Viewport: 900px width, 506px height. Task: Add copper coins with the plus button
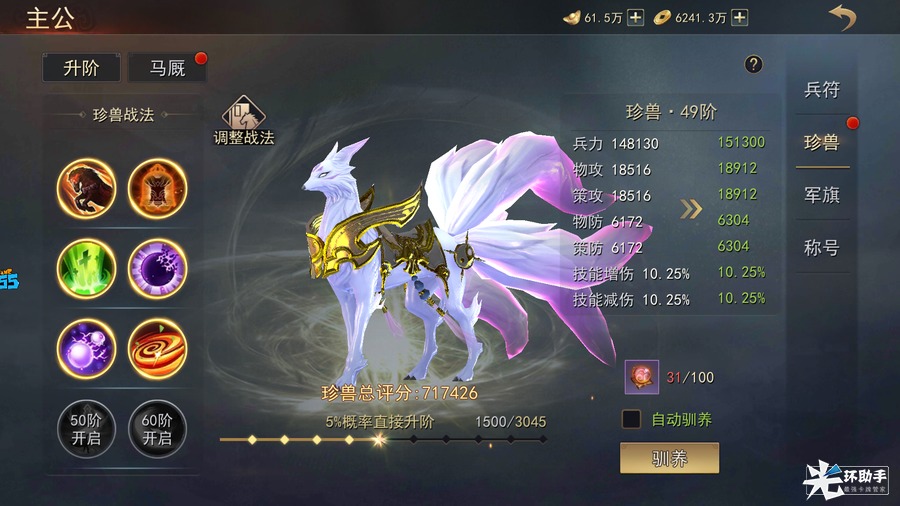click(x=739, y=17)
